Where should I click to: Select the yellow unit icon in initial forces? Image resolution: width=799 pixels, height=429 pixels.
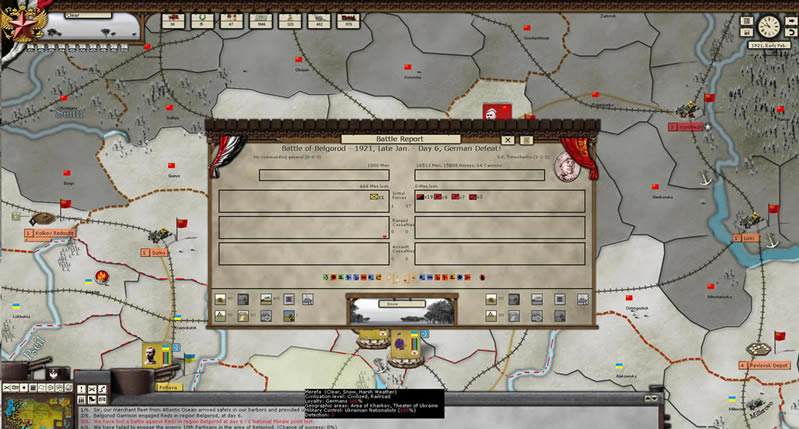pos(374,197)
